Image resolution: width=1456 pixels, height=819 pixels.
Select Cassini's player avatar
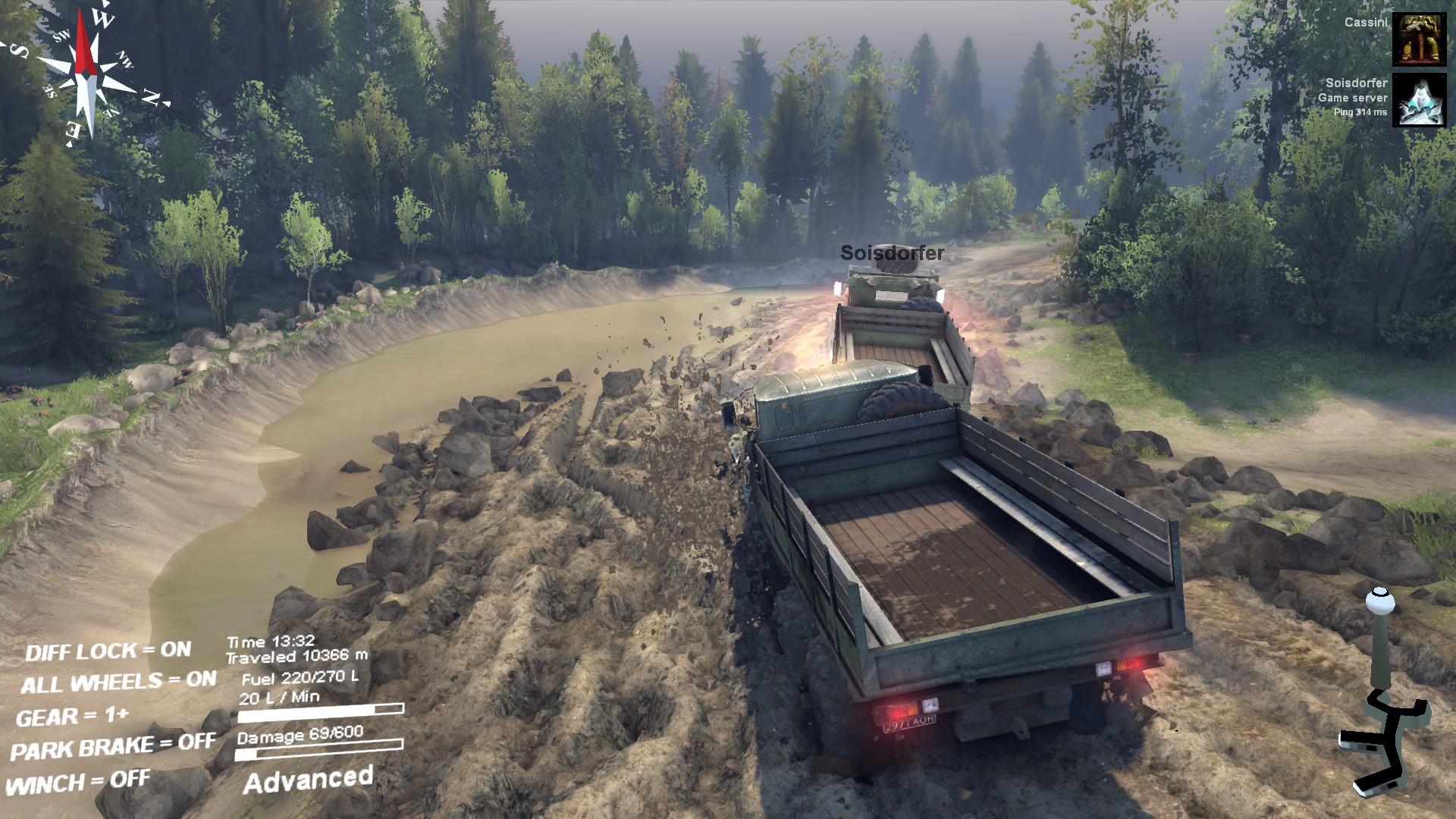[x=1419, y=39]
